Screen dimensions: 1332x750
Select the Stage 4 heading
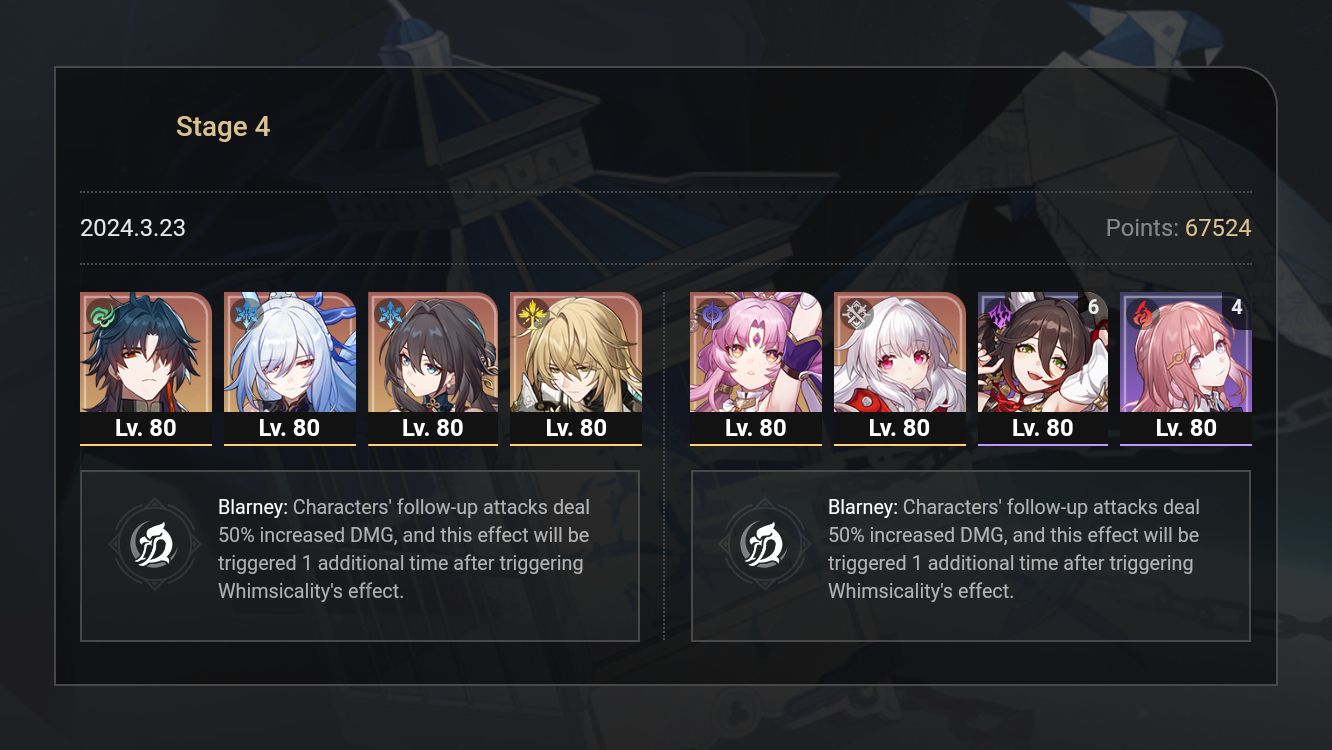(222, 126)
